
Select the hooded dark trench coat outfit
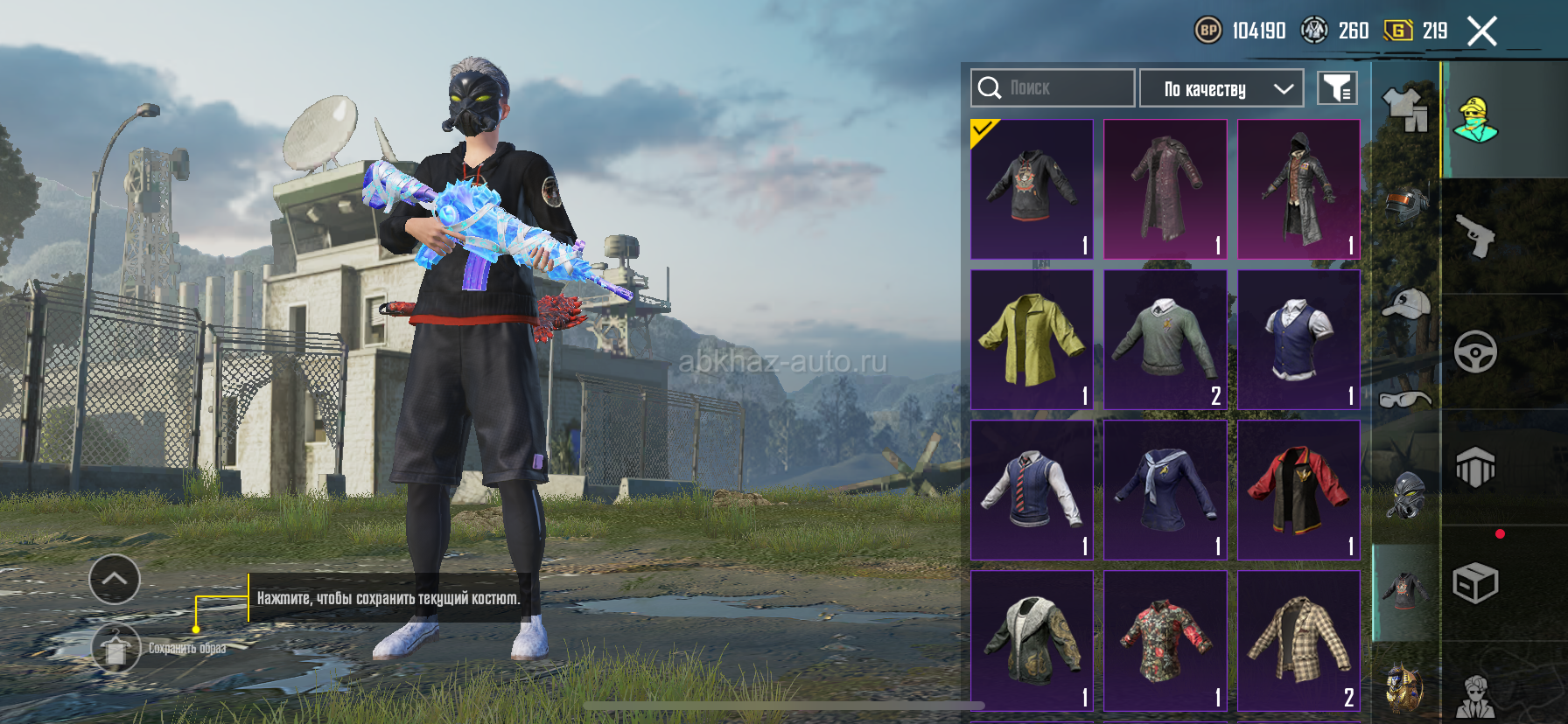[1298, 189]
